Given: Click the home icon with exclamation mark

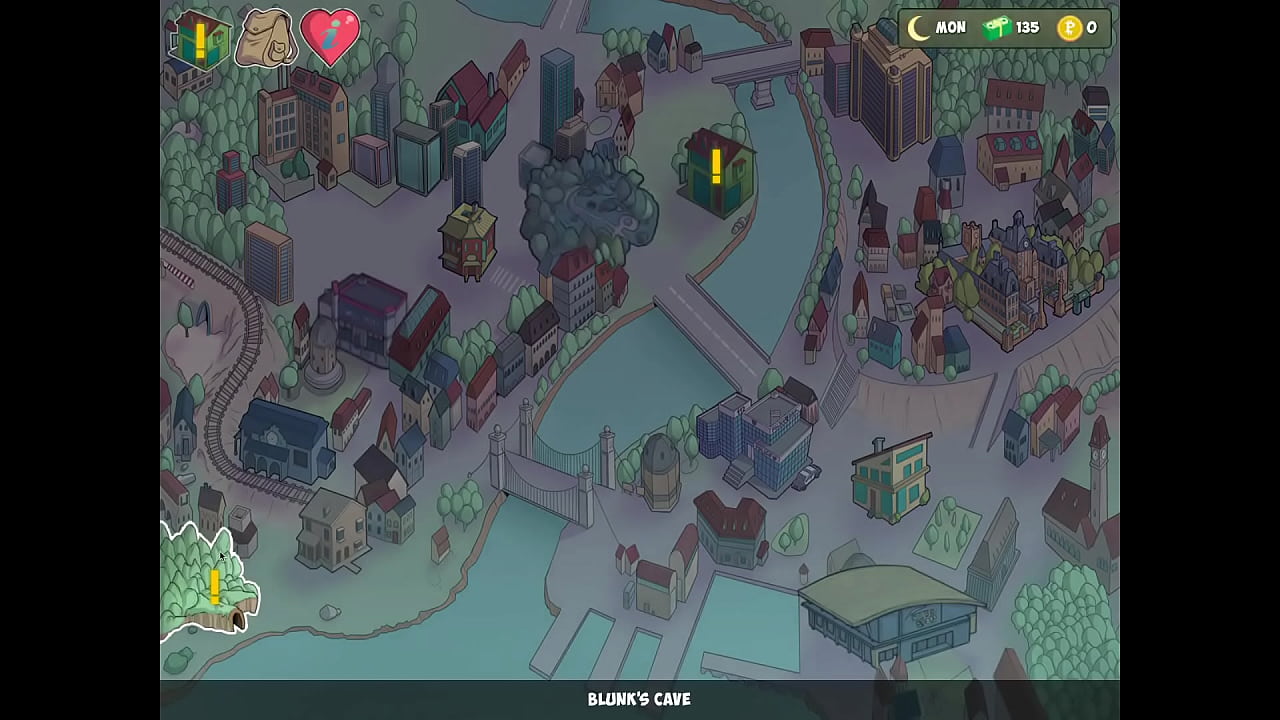Looking at the screenshot, I should pos(201,40).
